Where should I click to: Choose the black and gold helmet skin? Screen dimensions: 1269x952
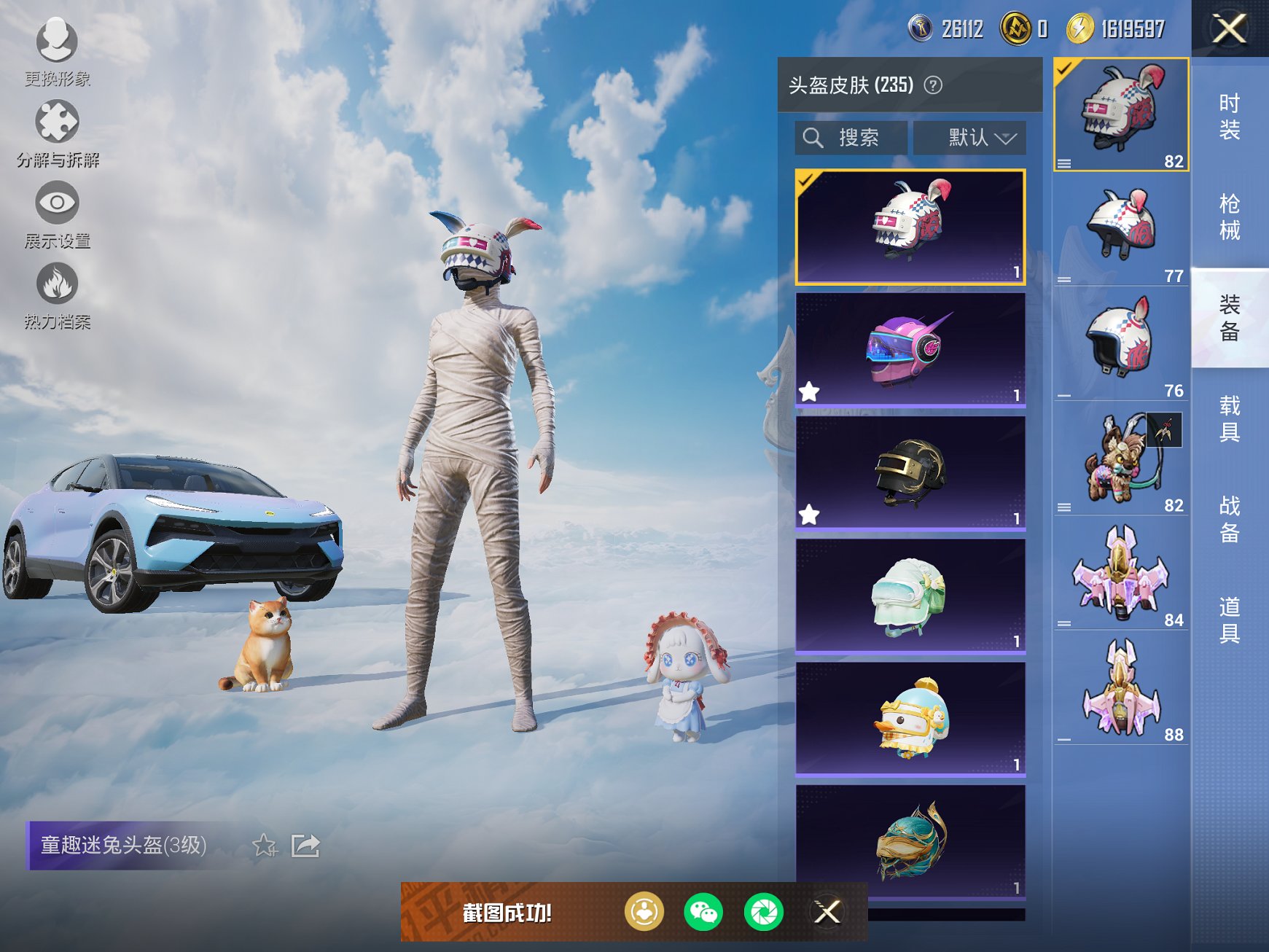click(x=910, y=472)
